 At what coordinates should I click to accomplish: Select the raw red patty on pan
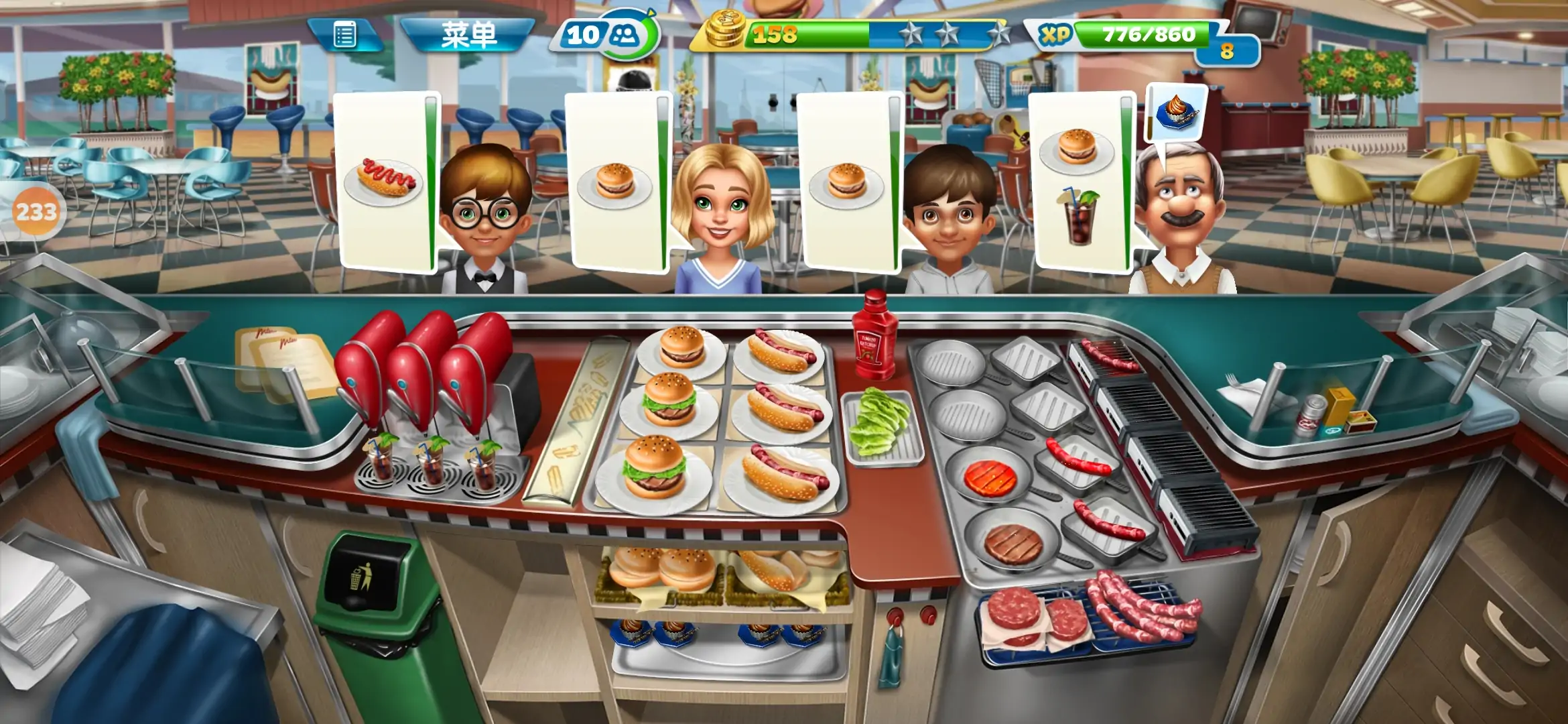click(x=990, y=479)
